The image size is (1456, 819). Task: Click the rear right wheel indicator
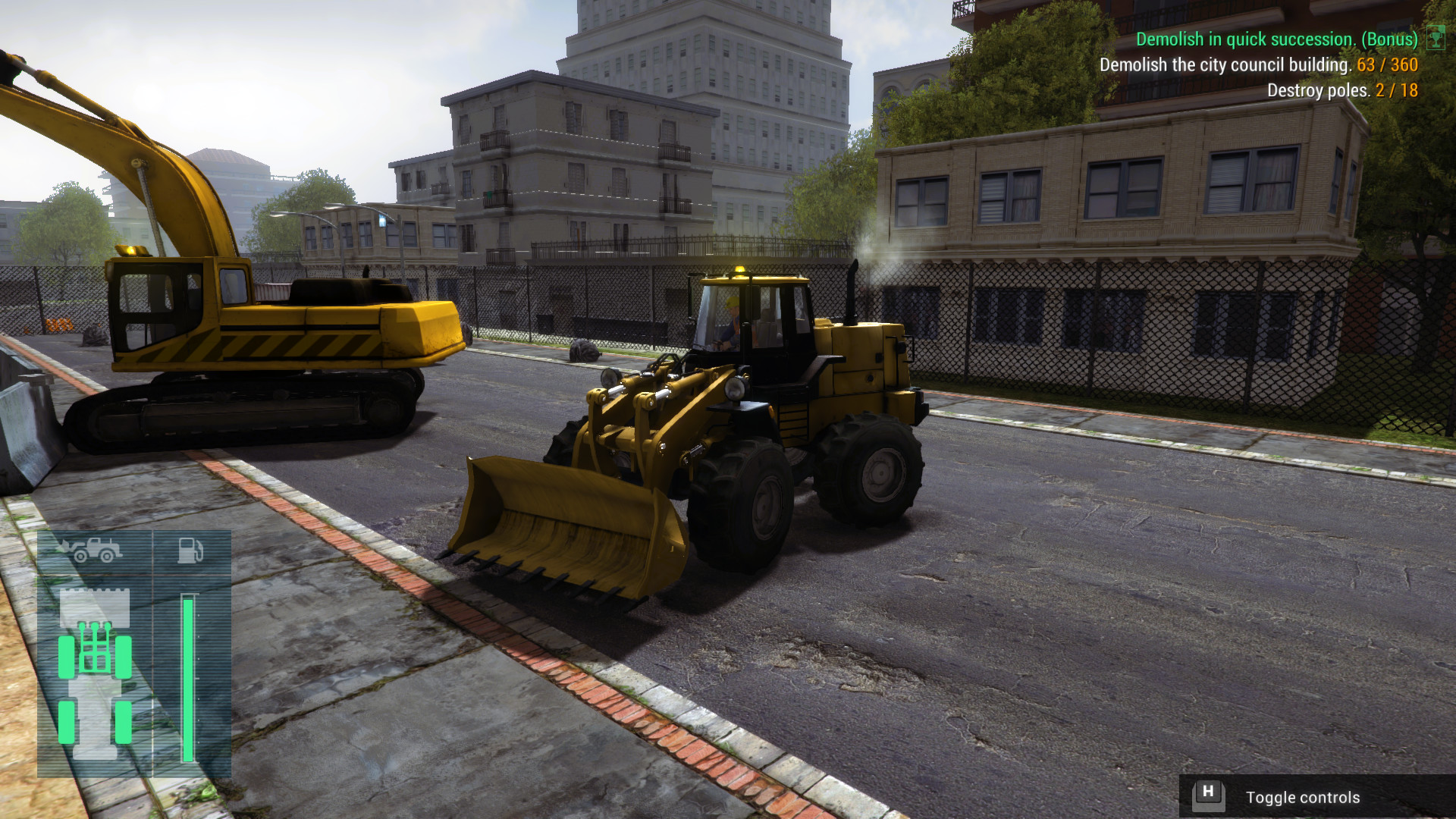click(x=124, y=722)
